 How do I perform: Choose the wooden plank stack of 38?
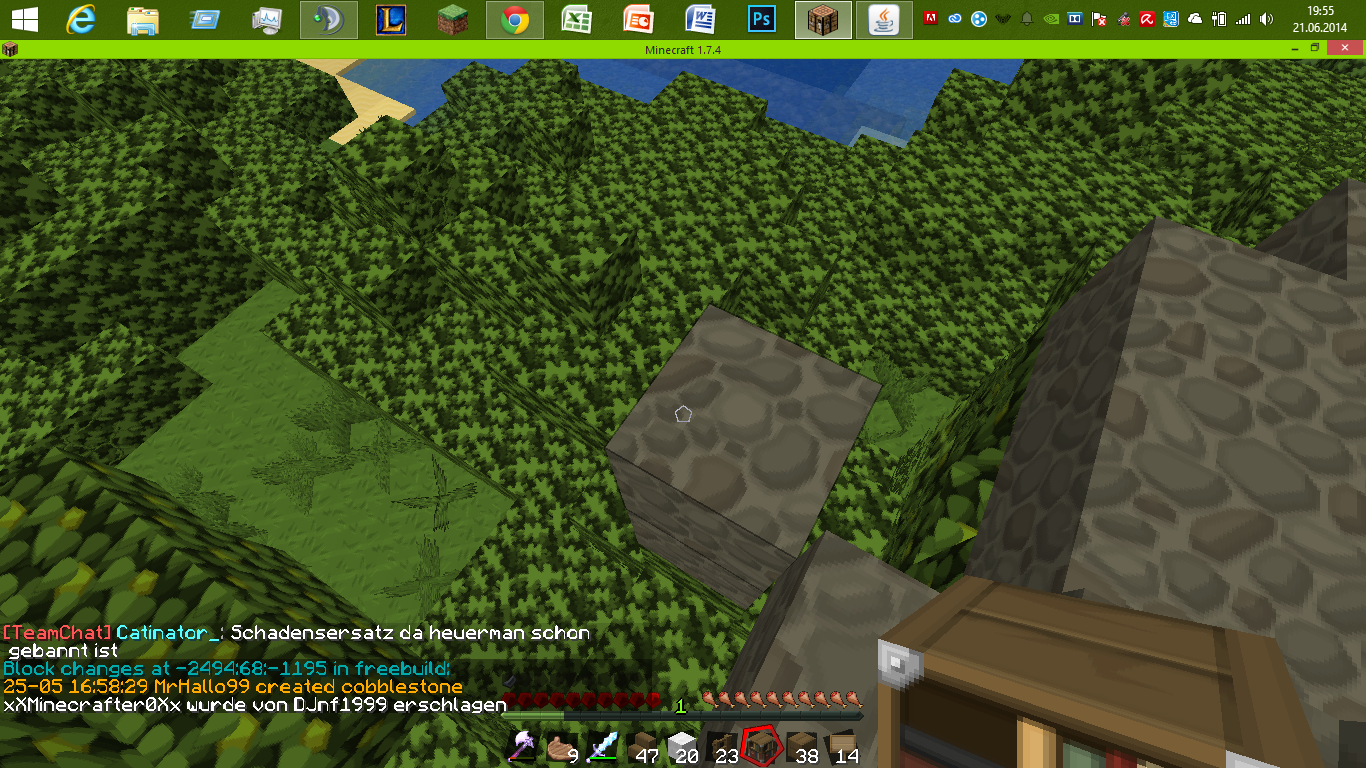[x=801, y=747]
